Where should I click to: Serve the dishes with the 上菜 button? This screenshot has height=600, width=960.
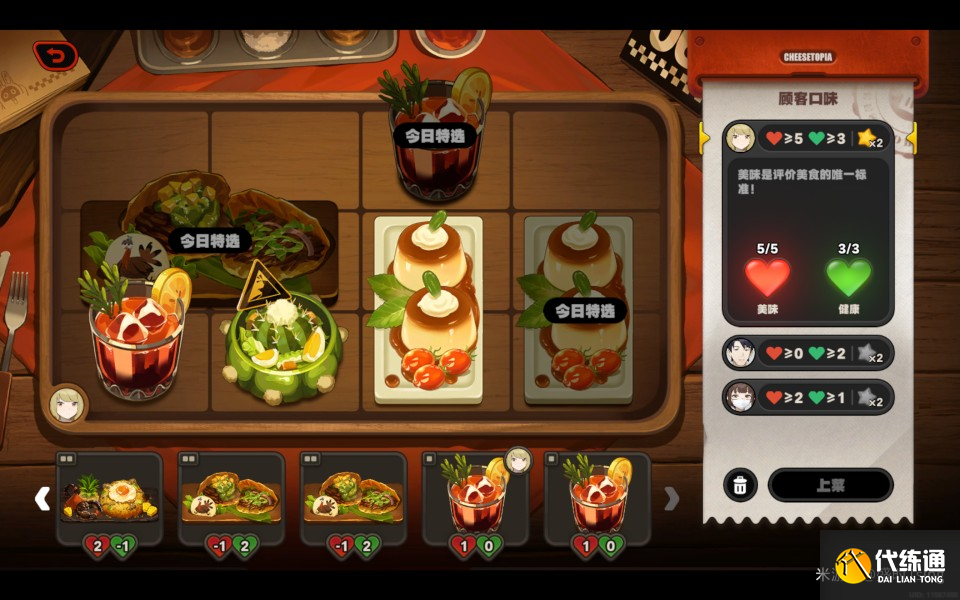pyautogui.click(x=830, y=485)
